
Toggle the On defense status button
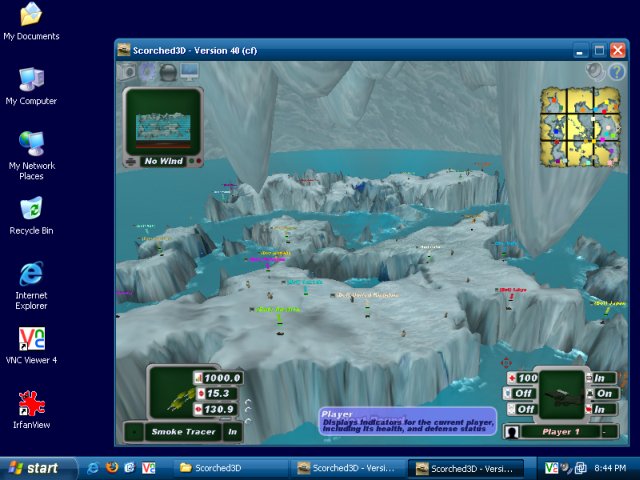[x=603, y=394]
